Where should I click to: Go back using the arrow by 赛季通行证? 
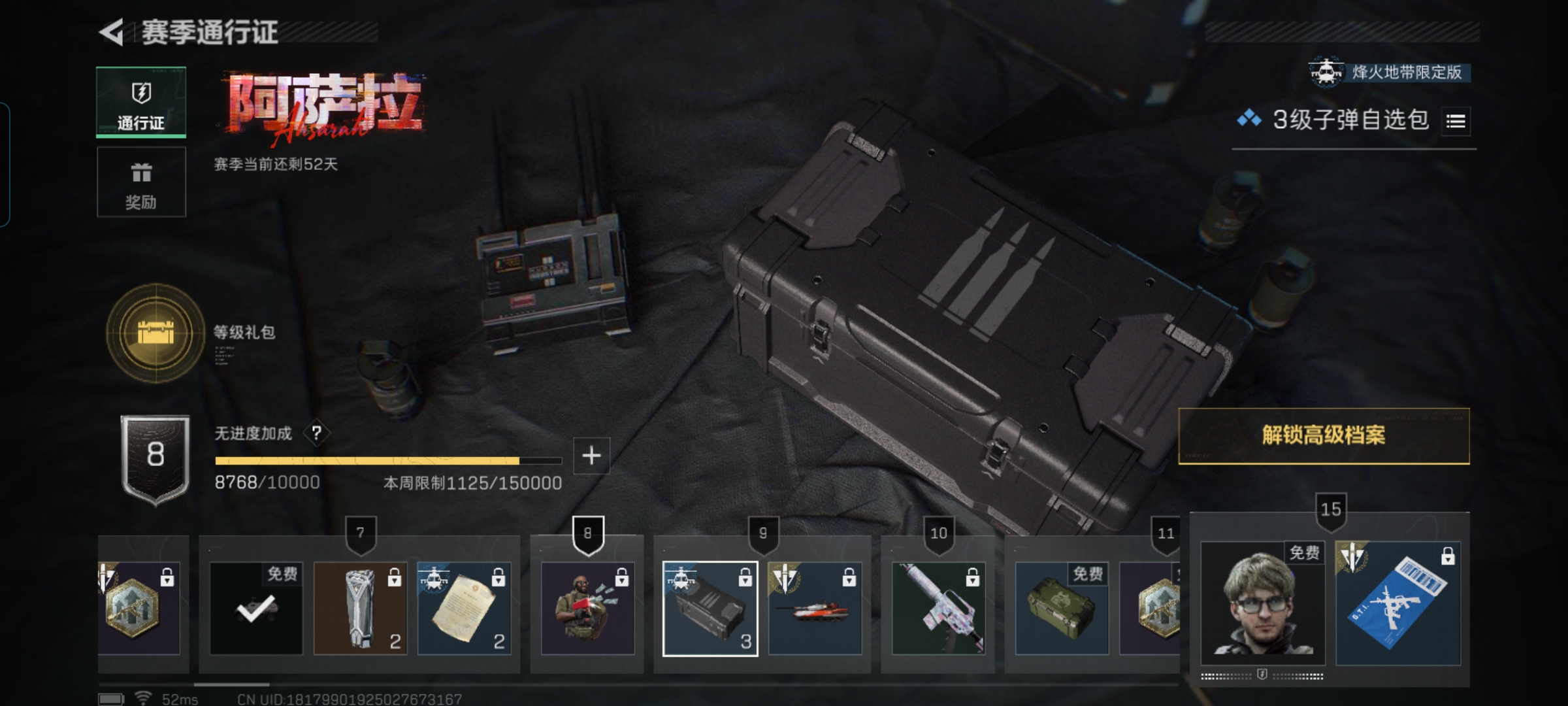(112, 32)
